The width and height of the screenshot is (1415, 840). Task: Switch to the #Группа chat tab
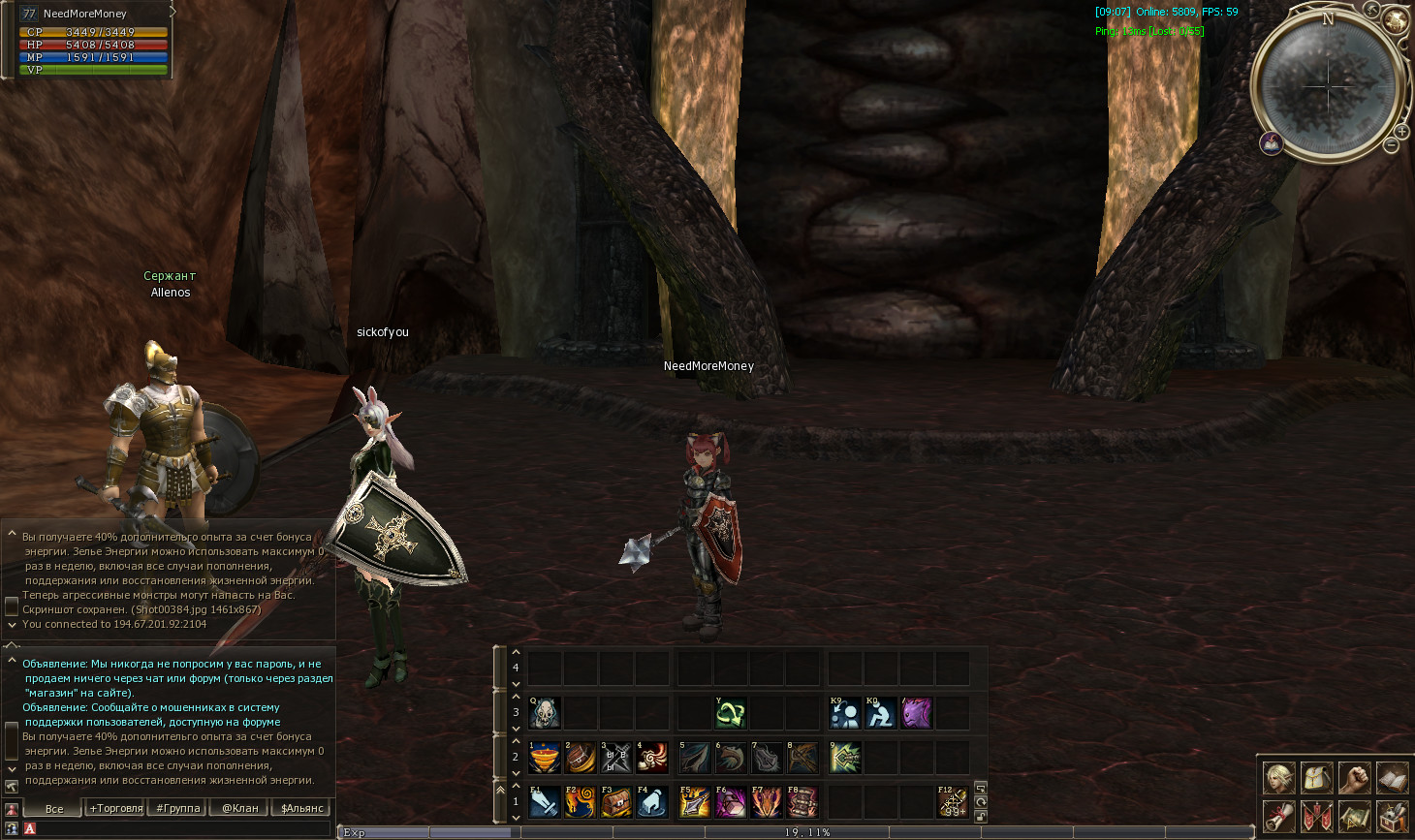coord(178,808)
